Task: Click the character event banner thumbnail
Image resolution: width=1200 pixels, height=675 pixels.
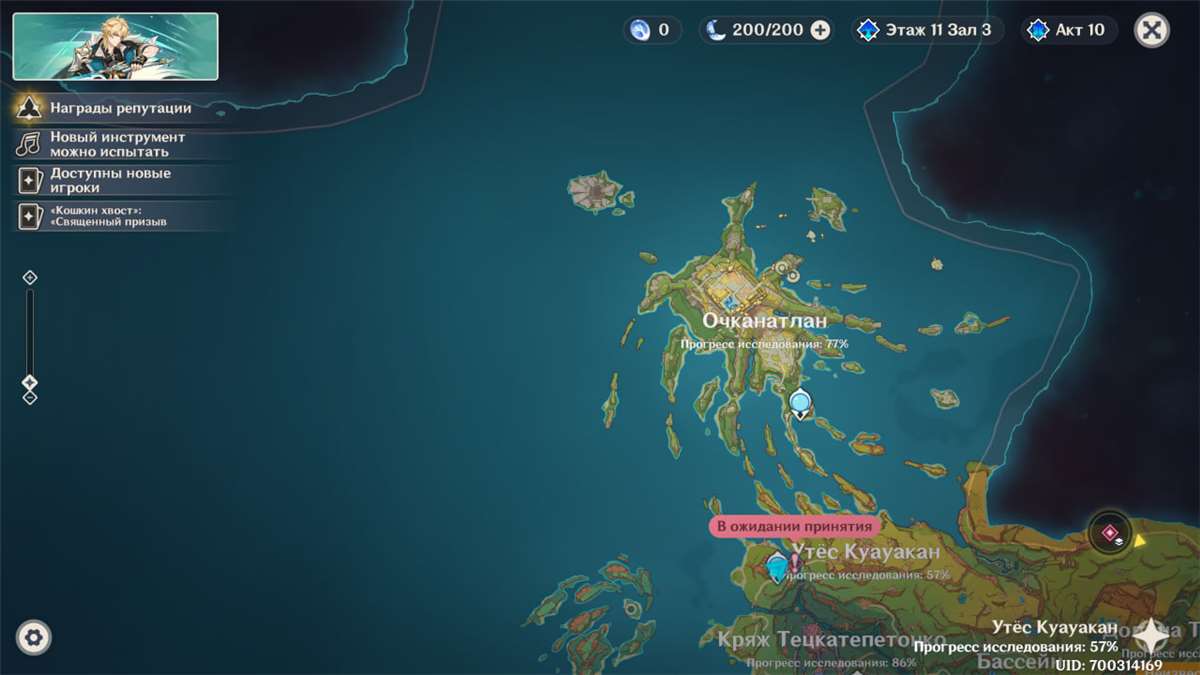Action: pyautogui.click(x=115, y=46)
